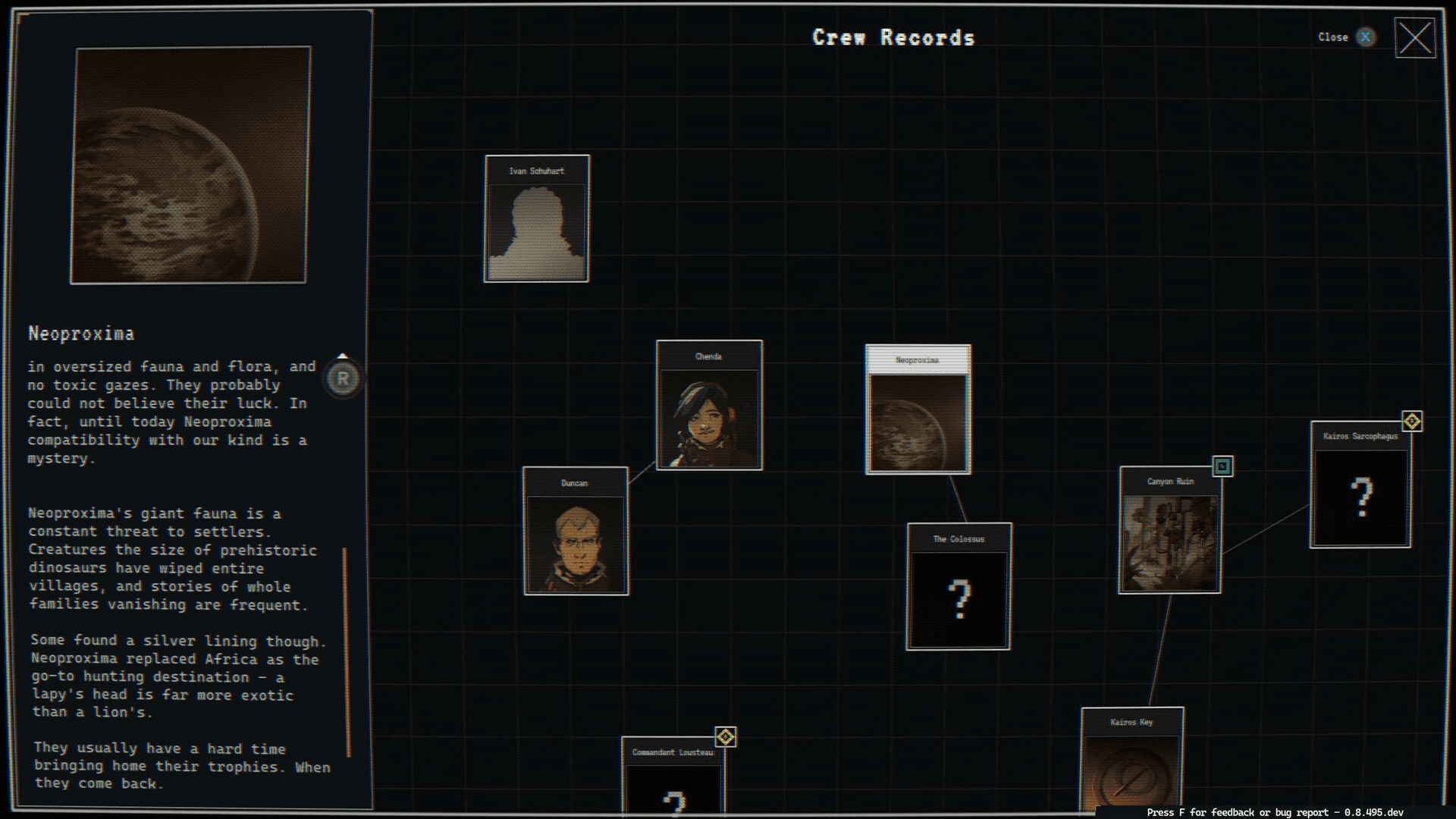
Task: Select the Canyon Ruin card
Action: (1170, 531)
